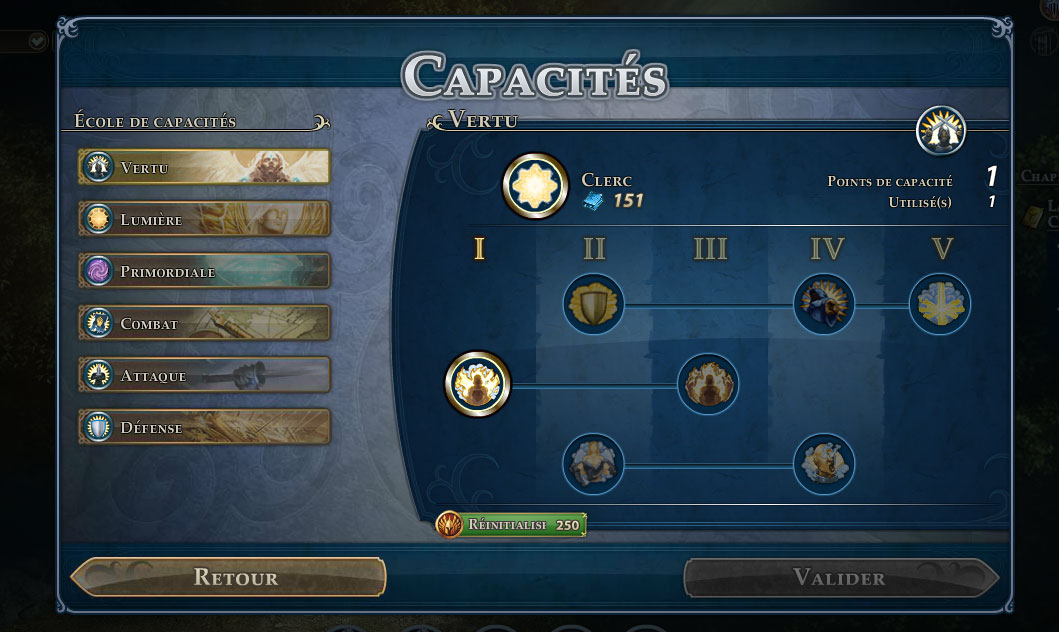Pick the bottom tier IV warrior ability
Screen dimensions: 1059x632
click(824, 463)
